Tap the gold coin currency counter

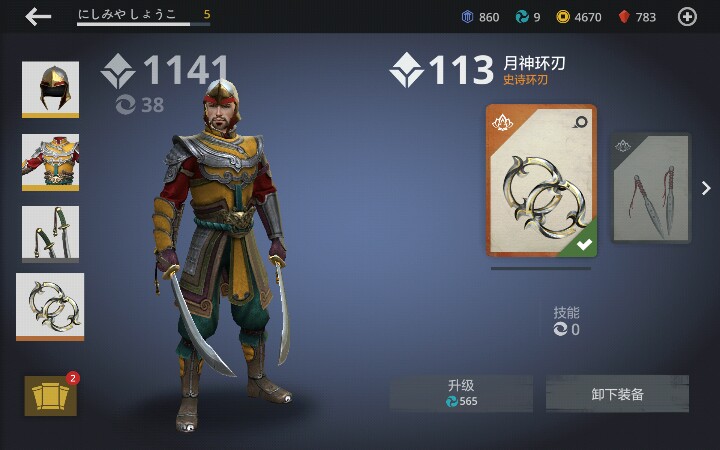579,17
